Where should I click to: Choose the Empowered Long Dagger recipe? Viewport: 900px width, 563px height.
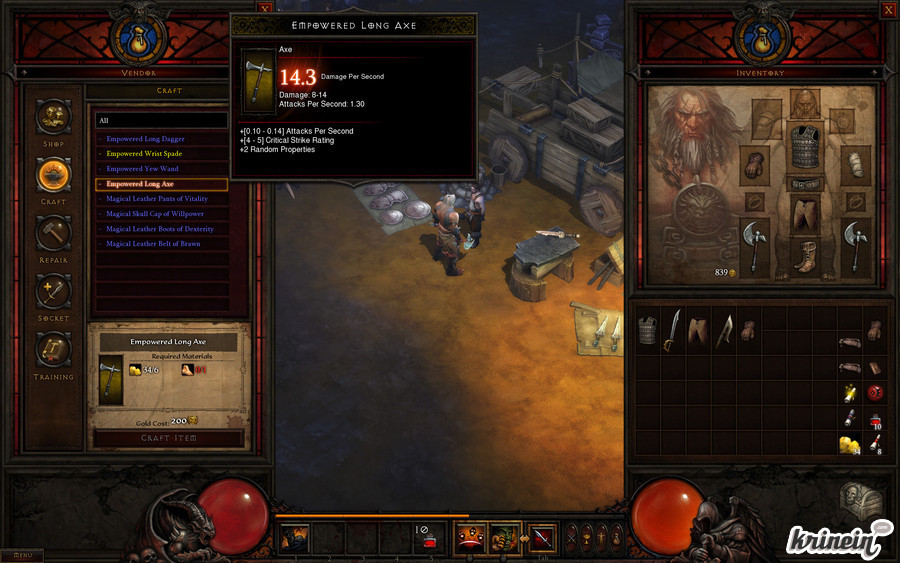coord(146,139)
